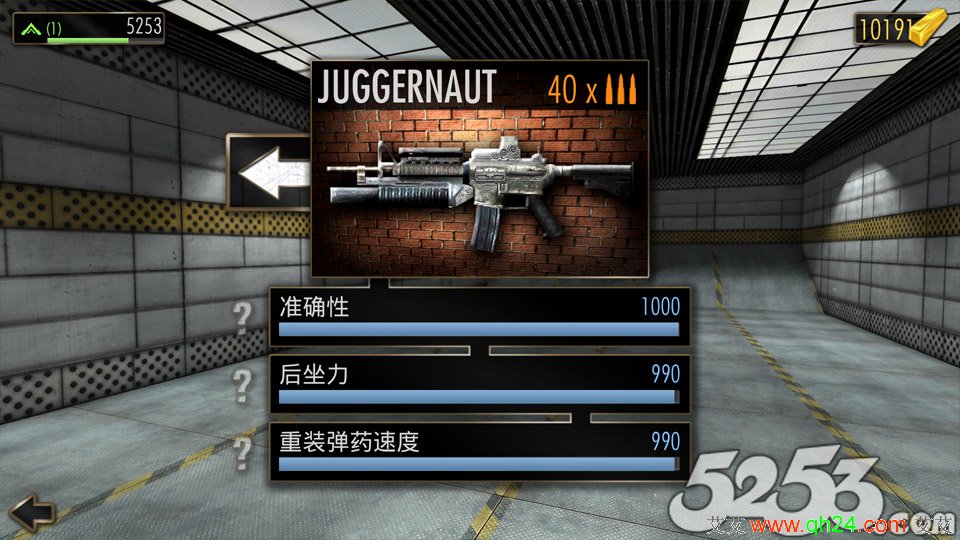Upgrade the 重装弹药速度 stat bar
This screenshot has height=540, width=960.
pos(479,451)
